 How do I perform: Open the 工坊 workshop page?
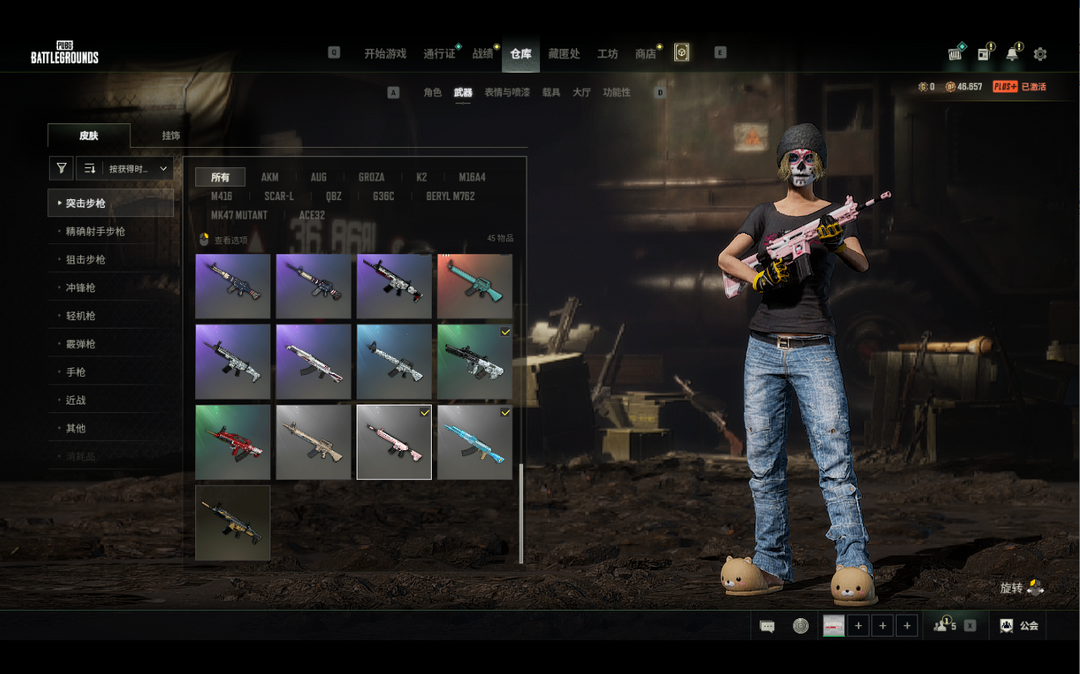pos(607,54)
